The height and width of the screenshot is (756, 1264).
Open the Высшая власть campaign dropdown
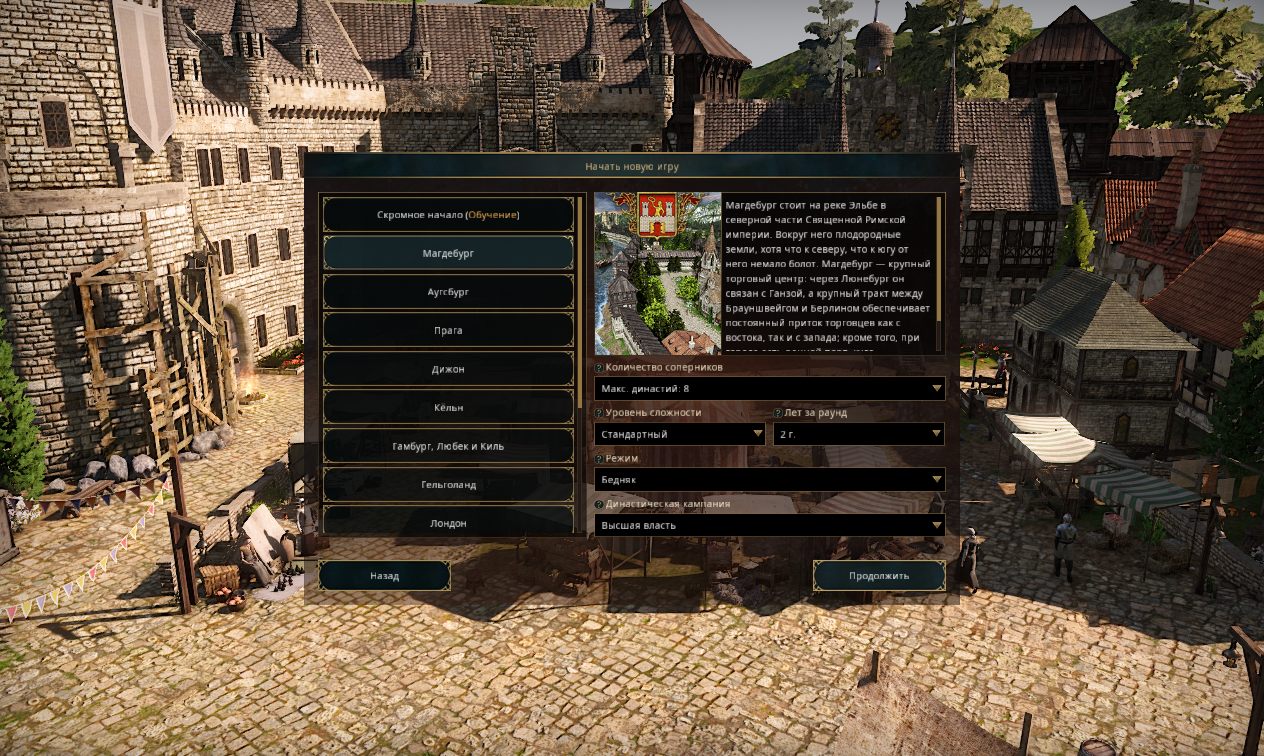[x=769, y=525]
